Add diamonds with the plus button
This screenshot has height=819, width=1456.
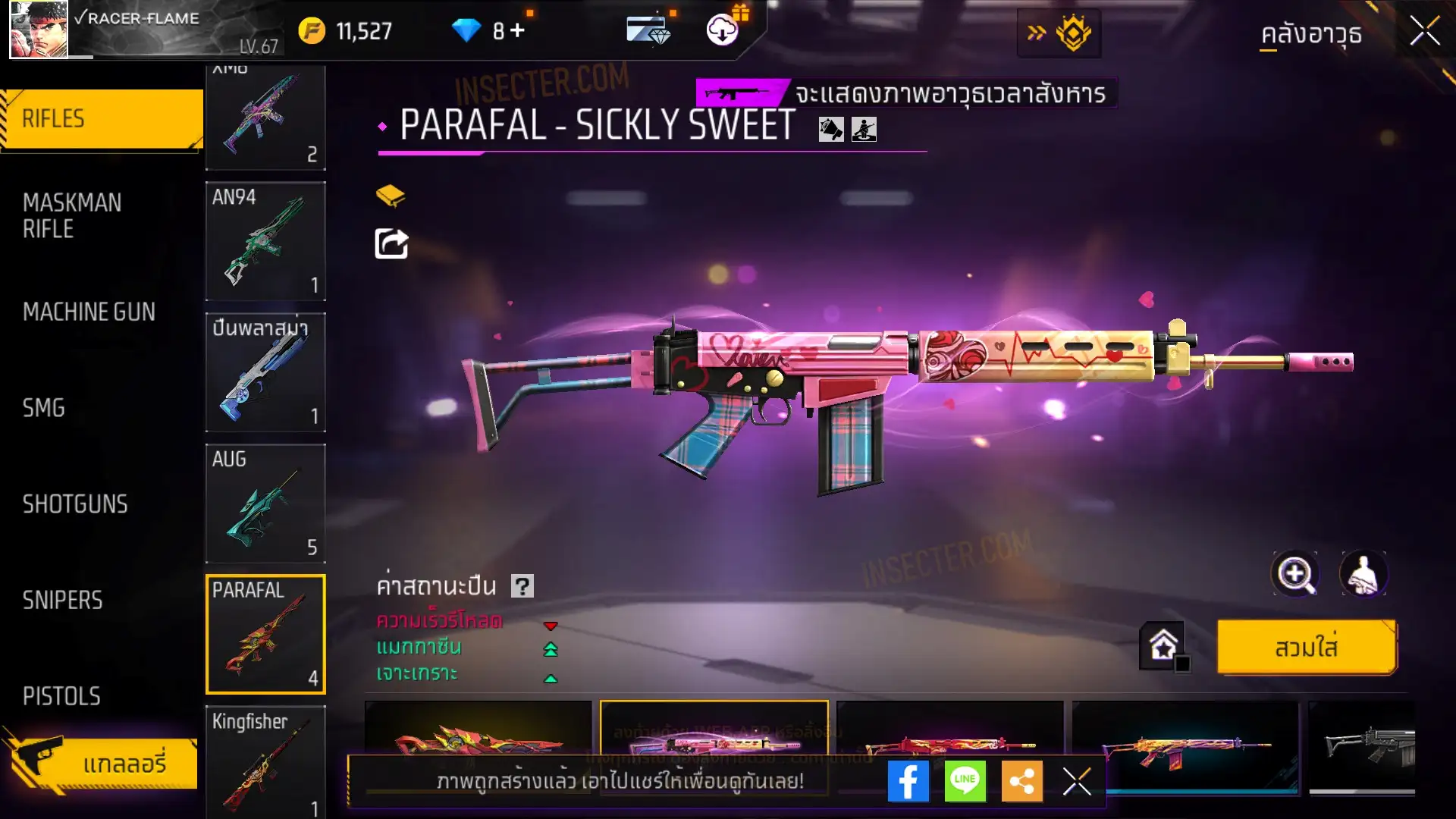[x=517, y=30]
